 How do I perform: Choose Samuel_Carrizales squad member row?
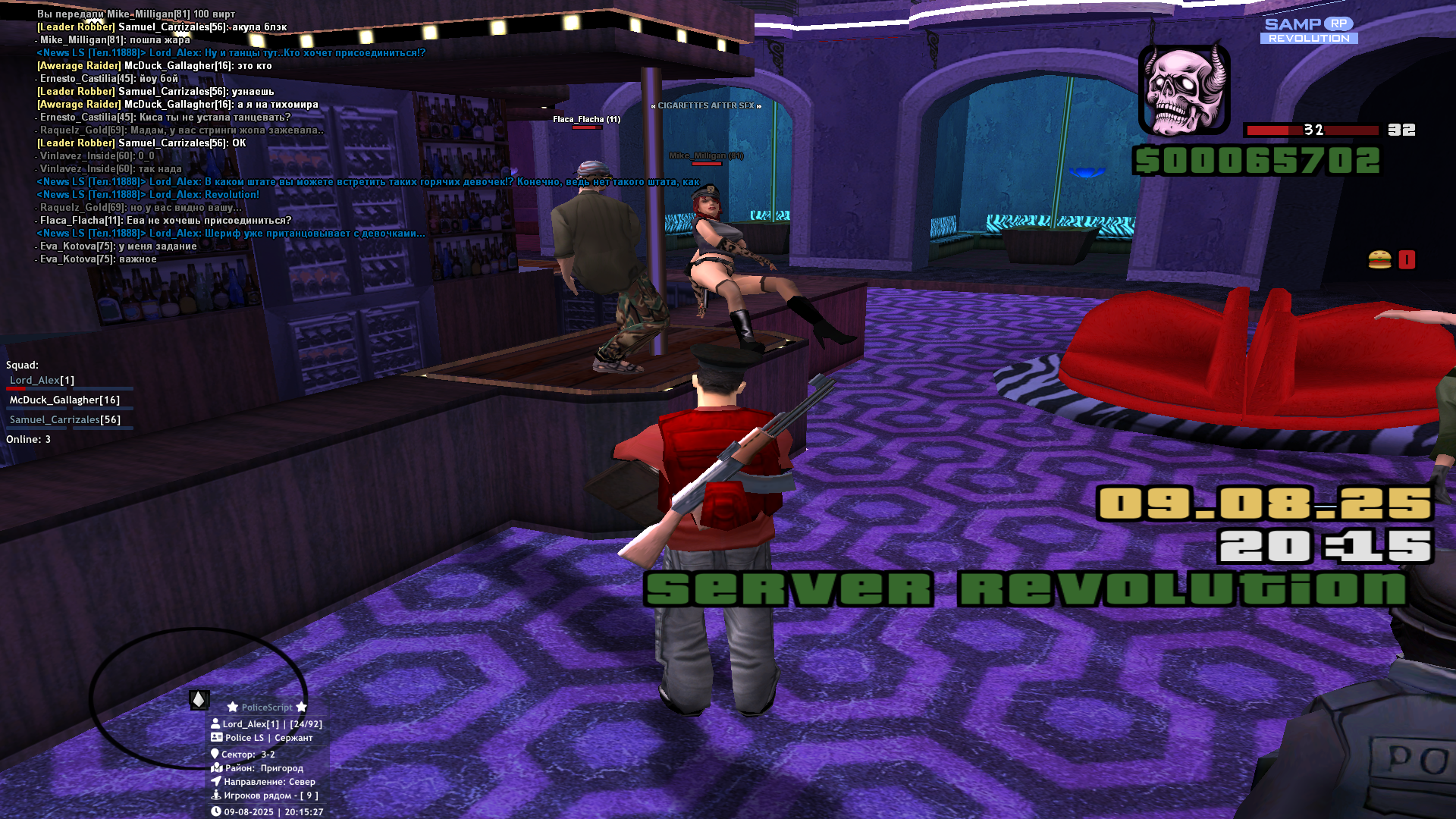(65, 420)
